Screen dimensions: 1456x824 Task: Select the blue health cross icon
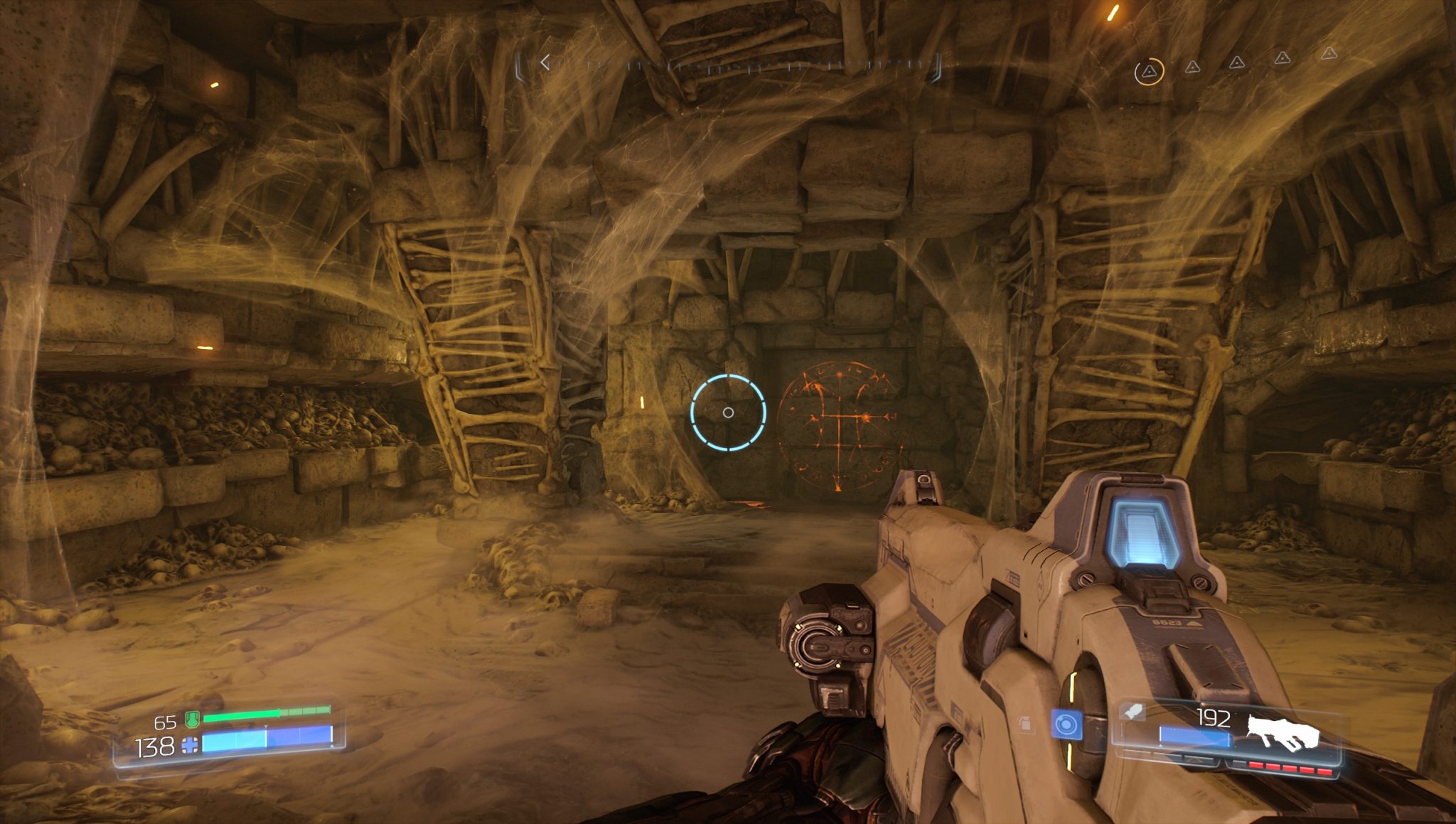click(x=190, y=745)
